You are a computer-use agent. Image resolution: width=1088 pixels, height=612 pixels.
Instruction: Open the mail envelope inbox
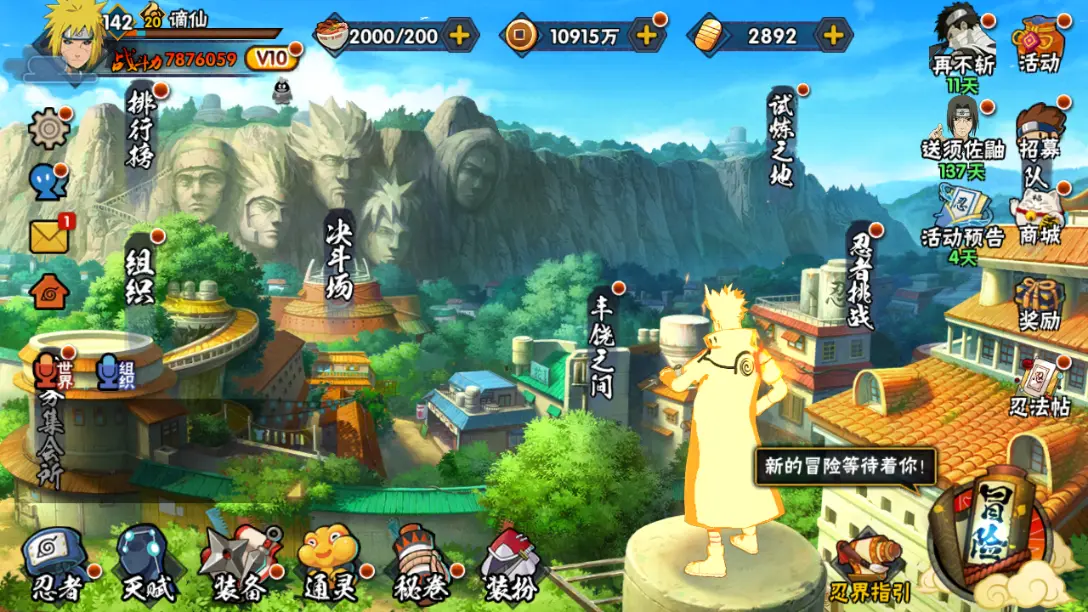coord(48,236)
